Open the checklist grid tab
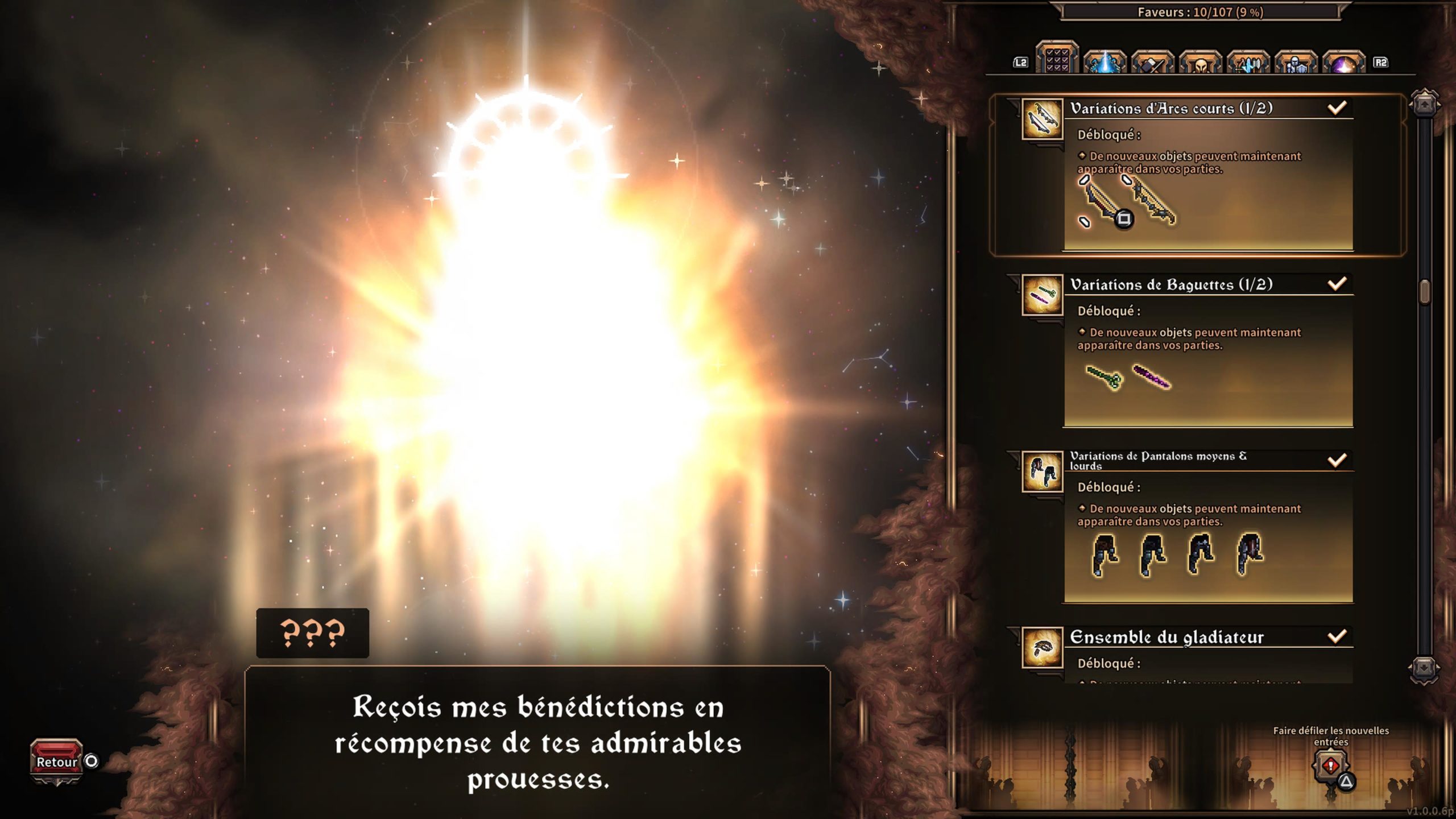 (x=1057, y=59)
